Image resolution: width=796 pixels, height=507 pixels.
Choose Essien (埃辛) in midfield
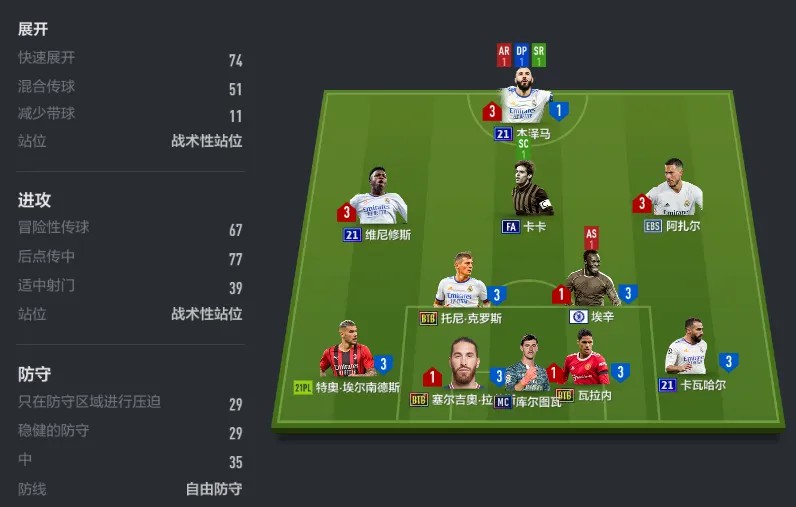592,283
